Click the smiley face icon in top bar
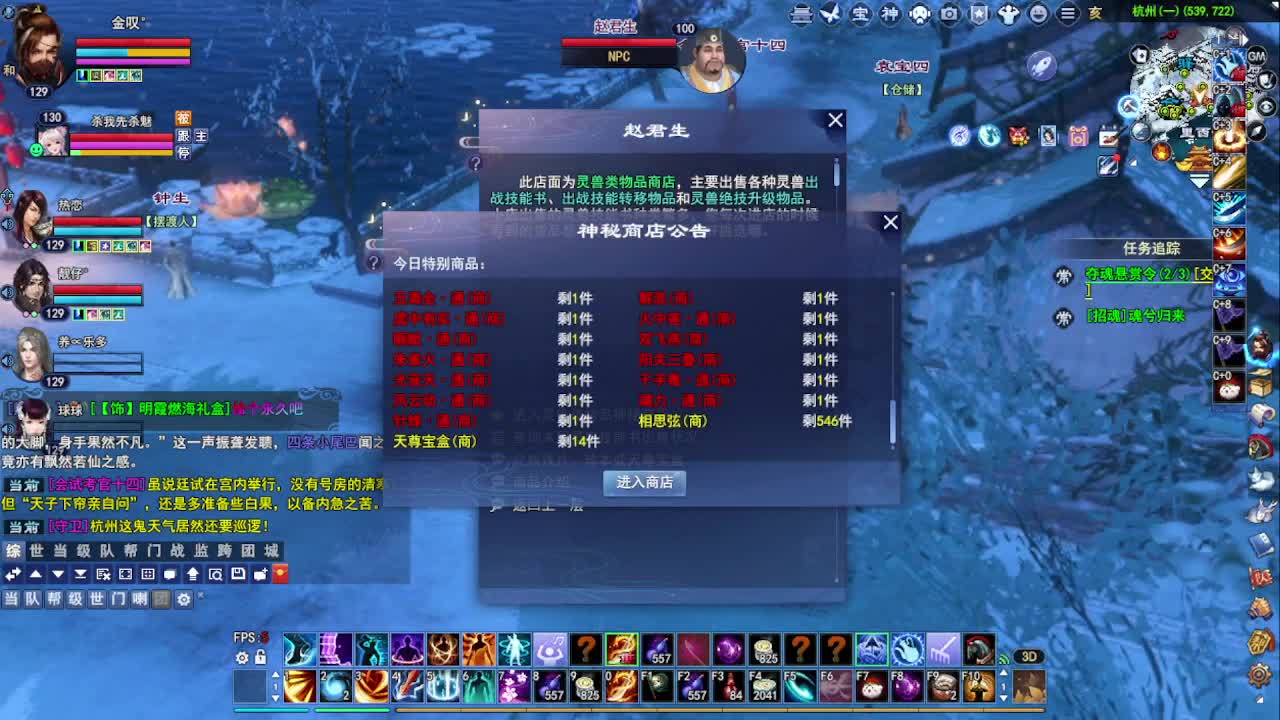Viewport: 1280px width, 720px height. 1038,15
